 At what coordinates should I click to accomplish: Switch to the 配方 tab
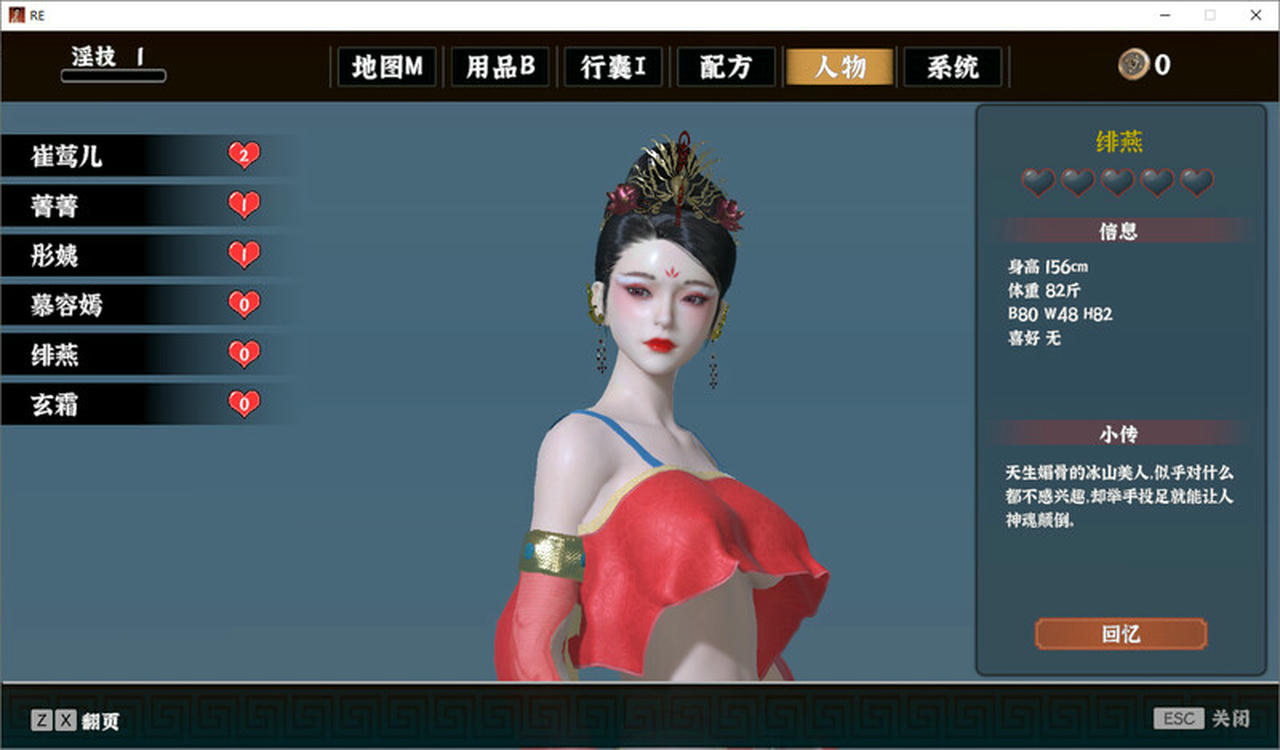point(726,67)
